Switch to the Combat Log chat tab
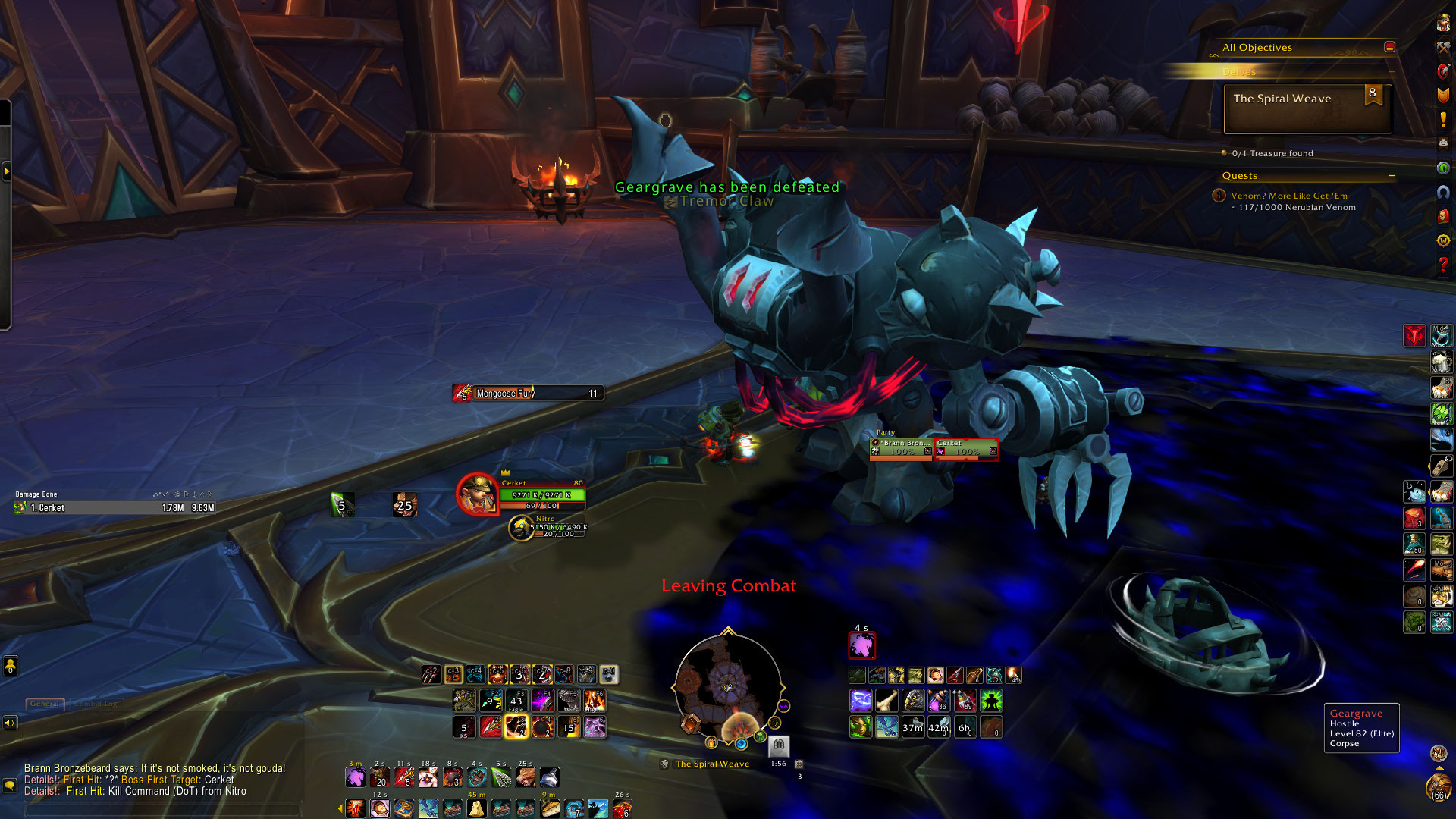Screen dimensions: 1456x819 pos(96,704)
